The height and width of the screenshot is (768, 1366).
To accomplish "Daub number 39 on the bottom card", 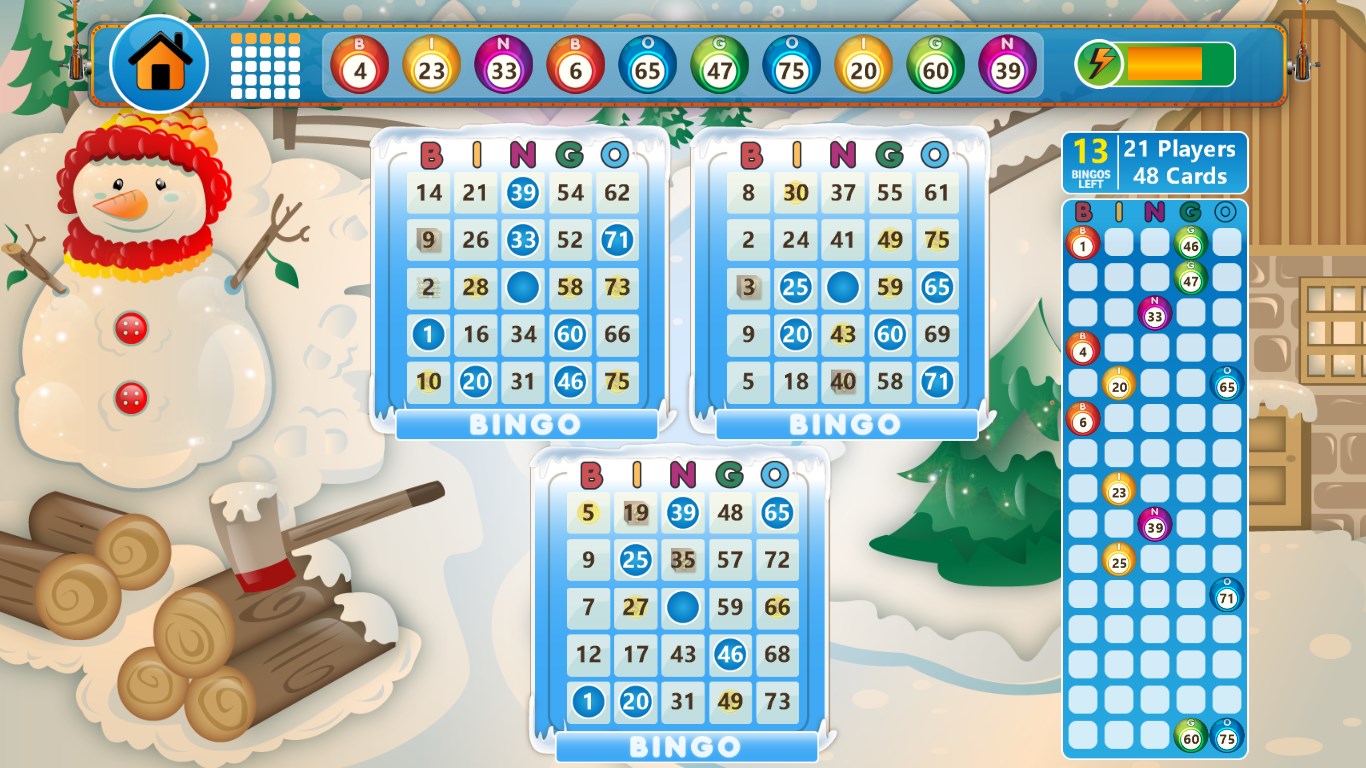I will 682,513.
